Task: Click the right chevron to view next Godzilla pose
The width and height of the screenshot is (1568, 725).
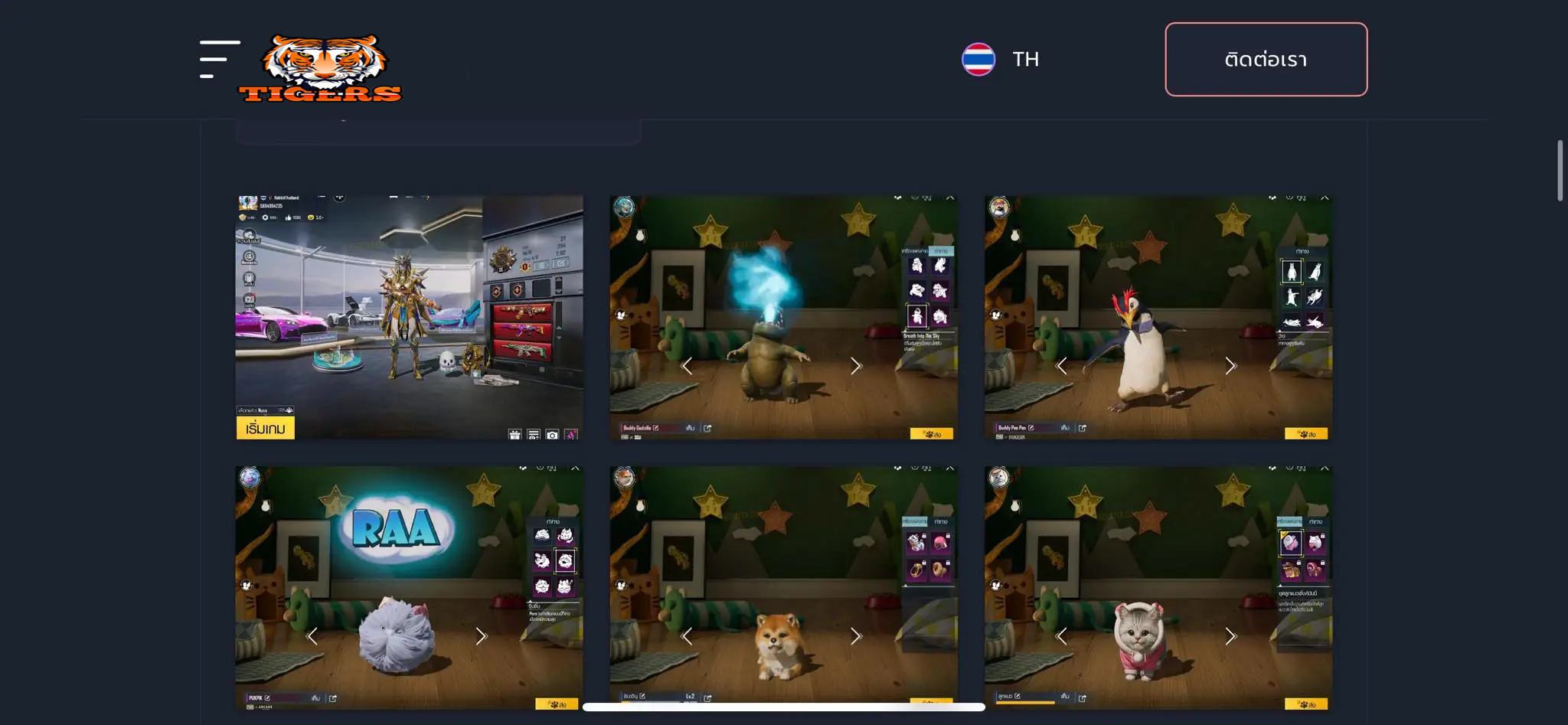Action: point(855,366)
